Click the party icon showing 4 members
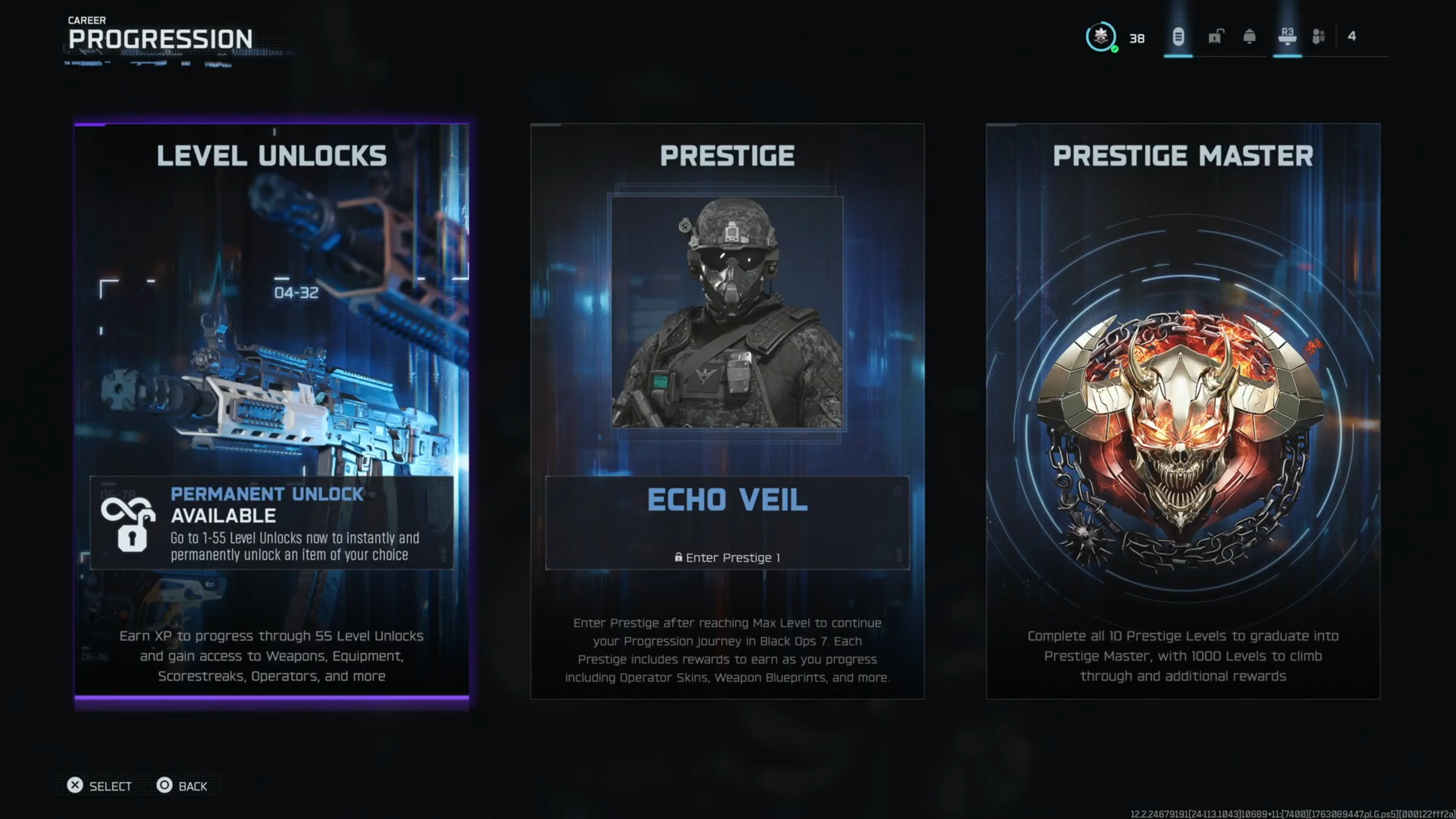Image resolution: width=1456 pixels, height=819 pixels. pos(1319,37)
